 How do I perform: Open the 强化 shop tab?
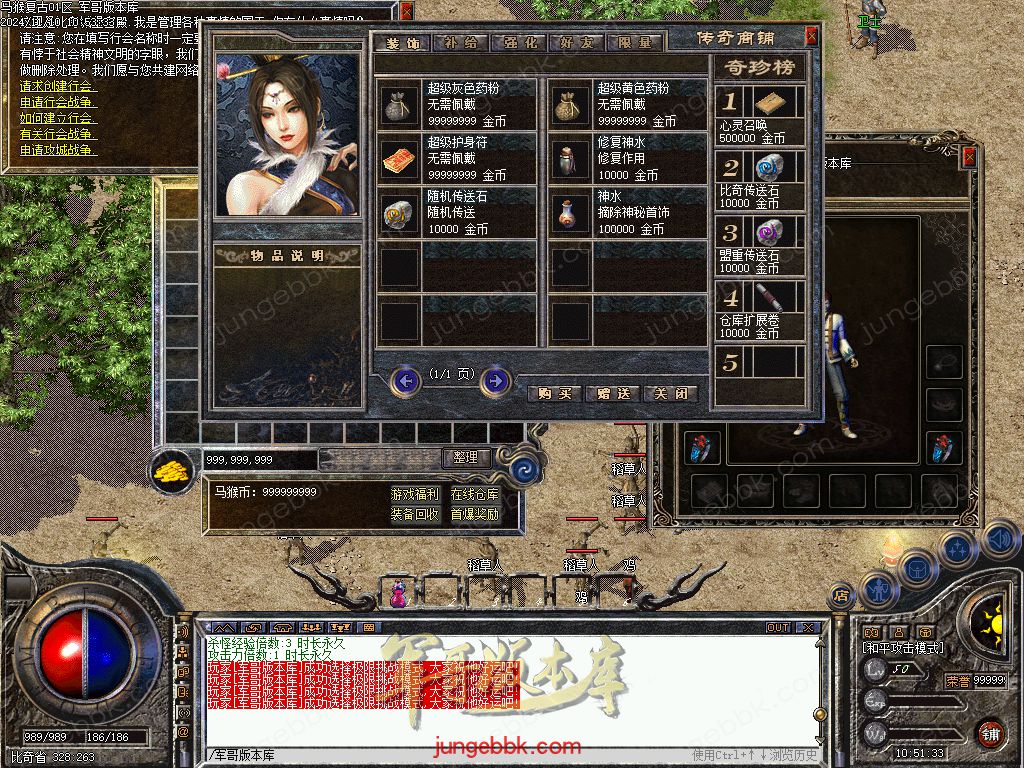520,43
